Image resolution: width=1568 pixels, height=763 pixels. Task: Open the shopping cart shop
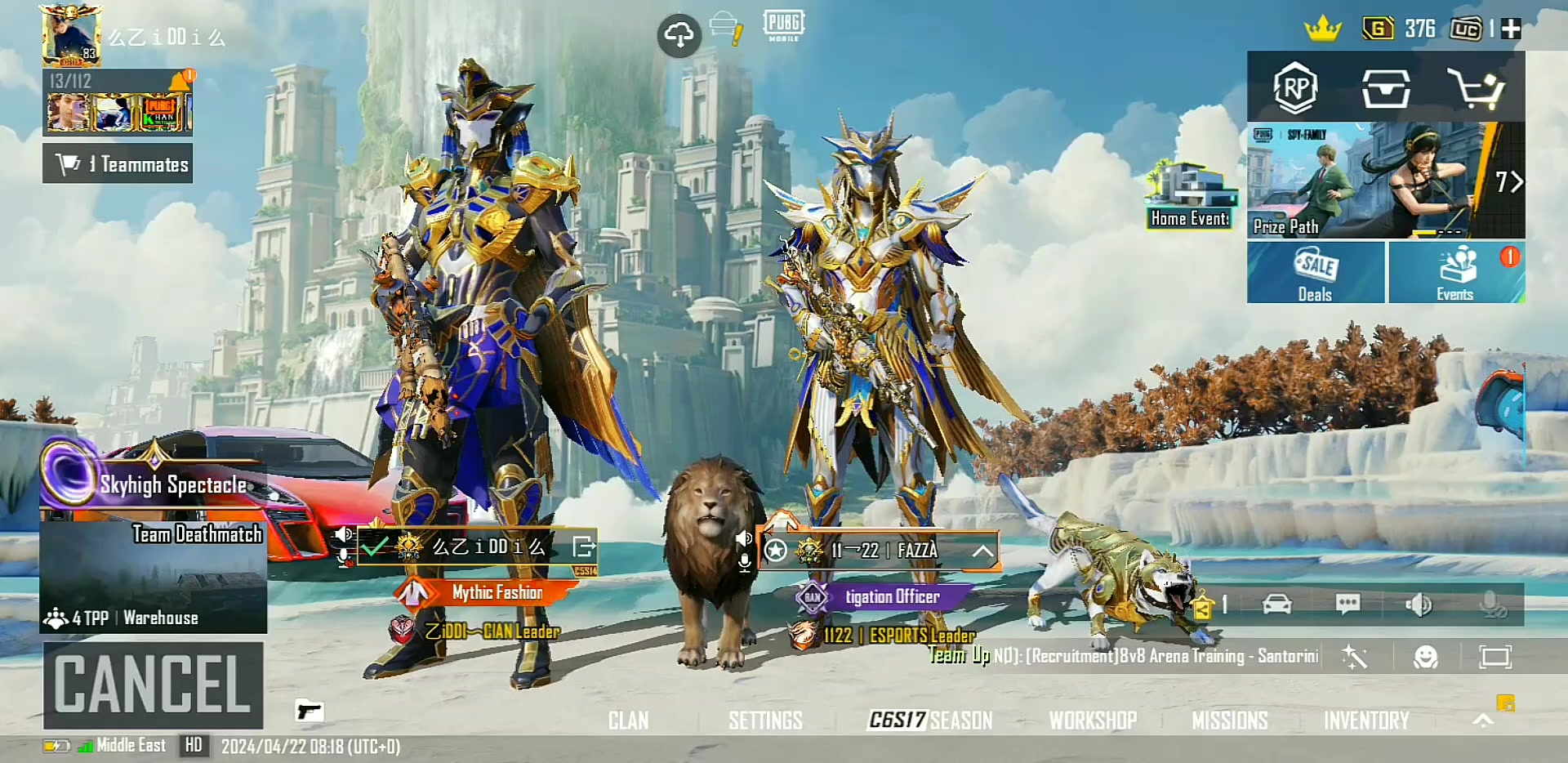[x=1475, y=88]
